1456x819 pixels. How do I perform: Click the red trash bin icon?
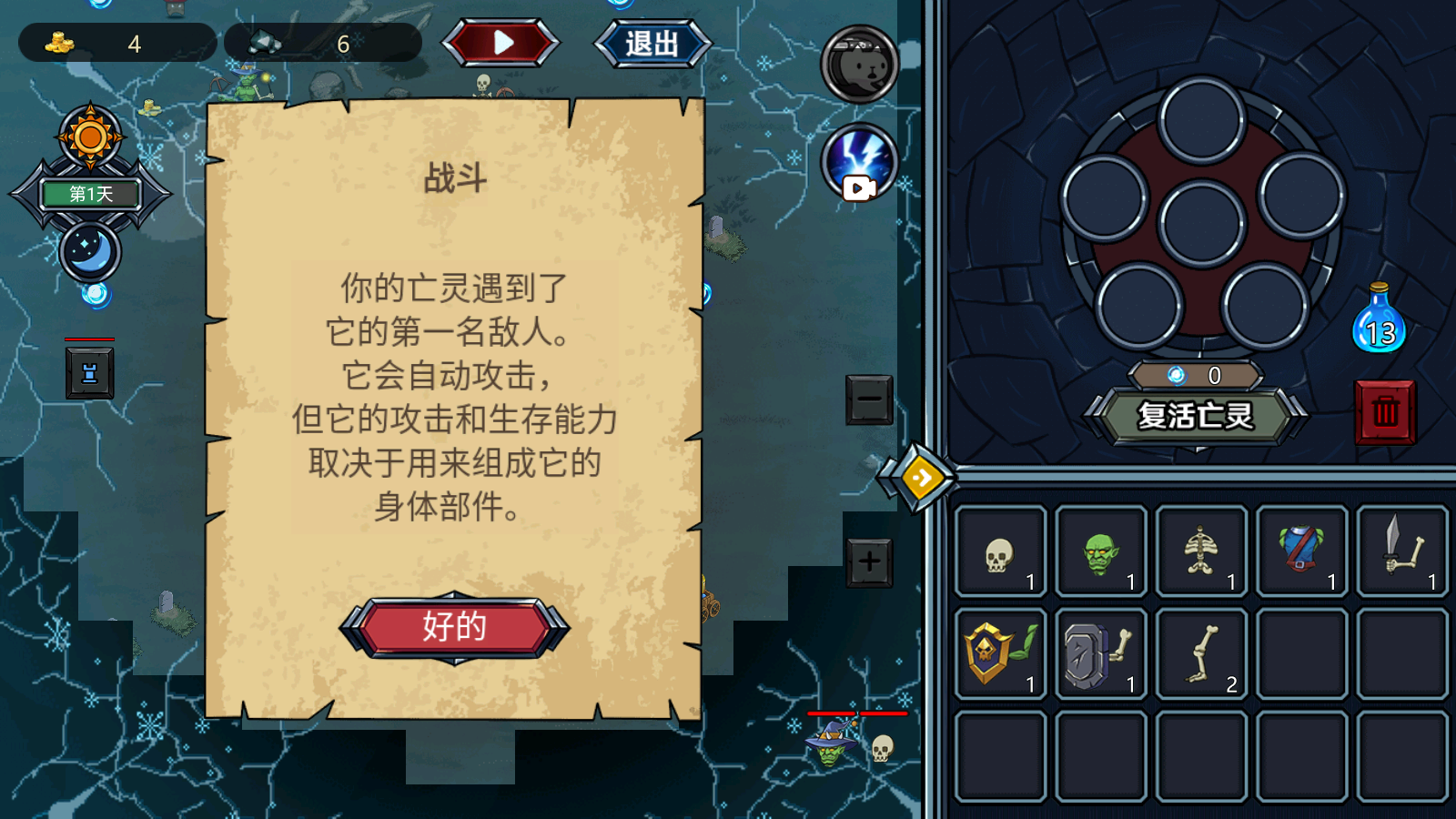pos(1385,411)
